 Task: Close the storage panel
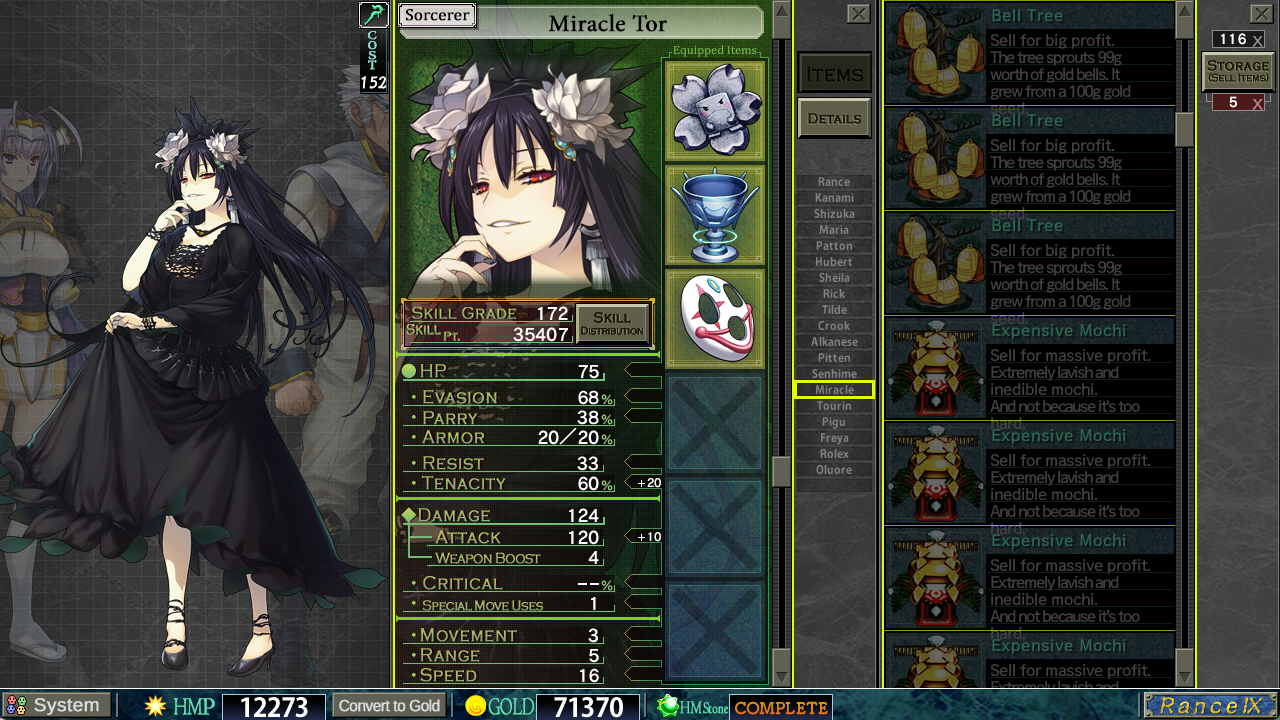(1261, 13)
